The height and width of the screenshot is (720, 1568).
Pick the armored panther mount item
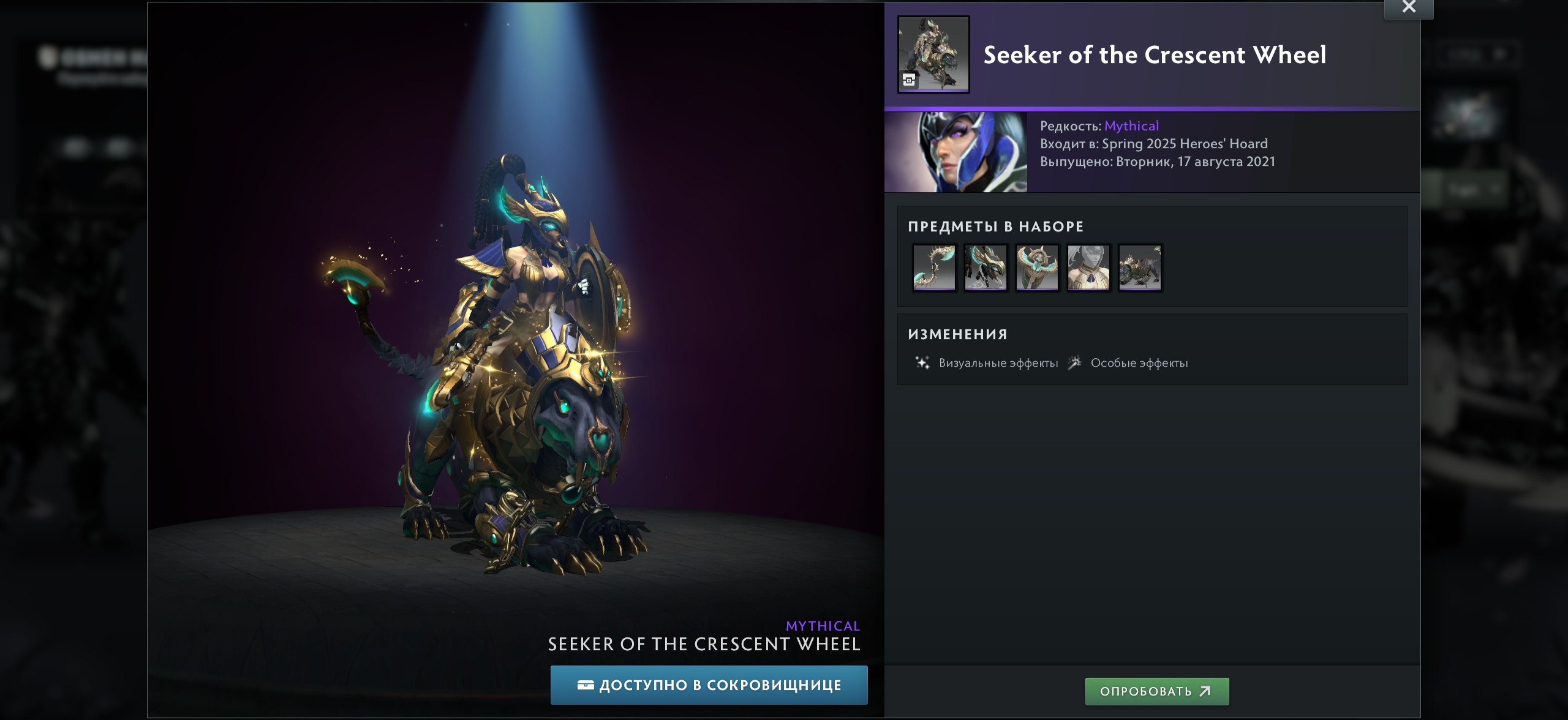(1140, 268)
